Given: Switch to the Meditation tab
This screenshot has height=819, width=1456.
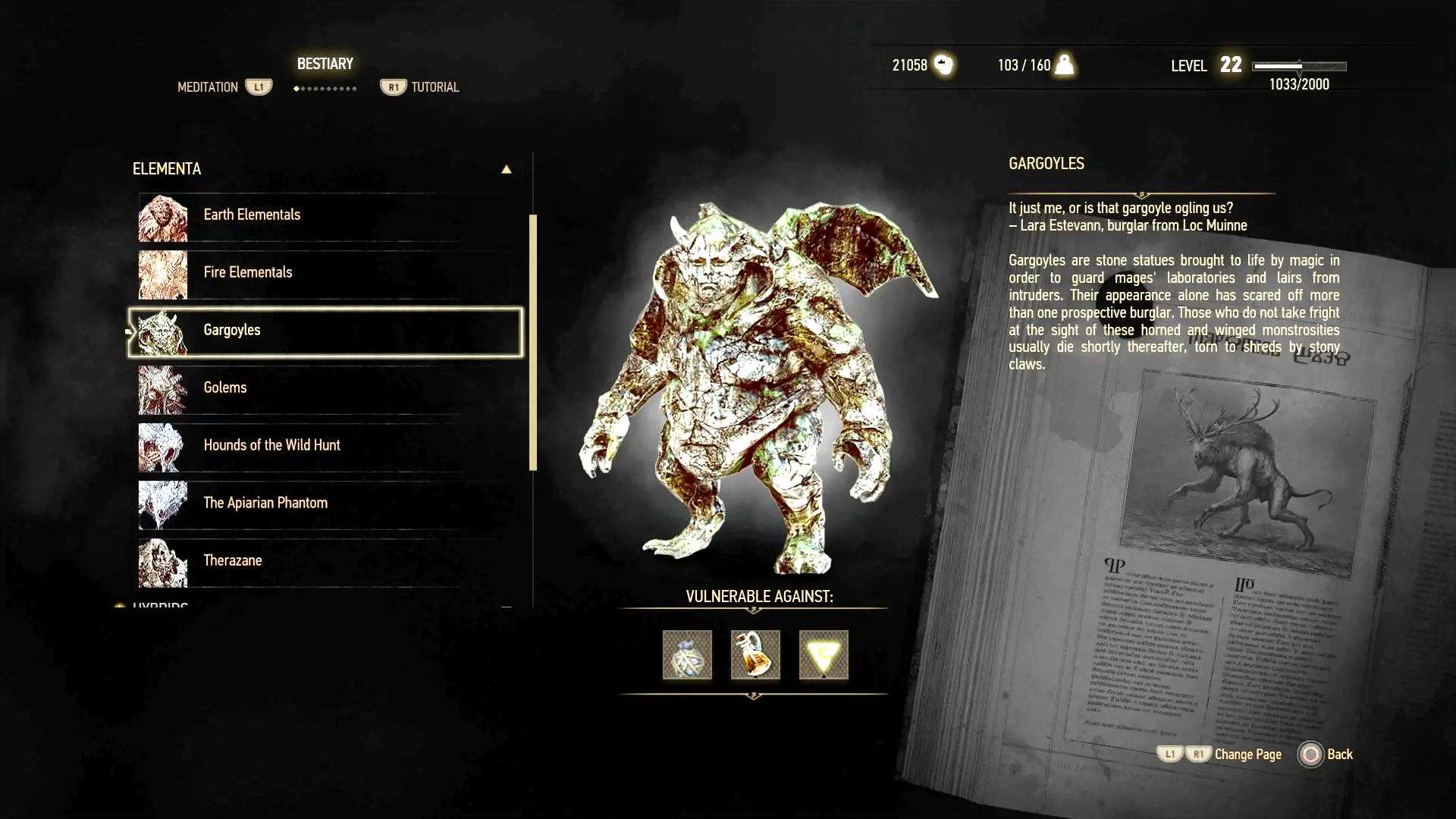Looking at the screenshot, I should click(208, 87).
